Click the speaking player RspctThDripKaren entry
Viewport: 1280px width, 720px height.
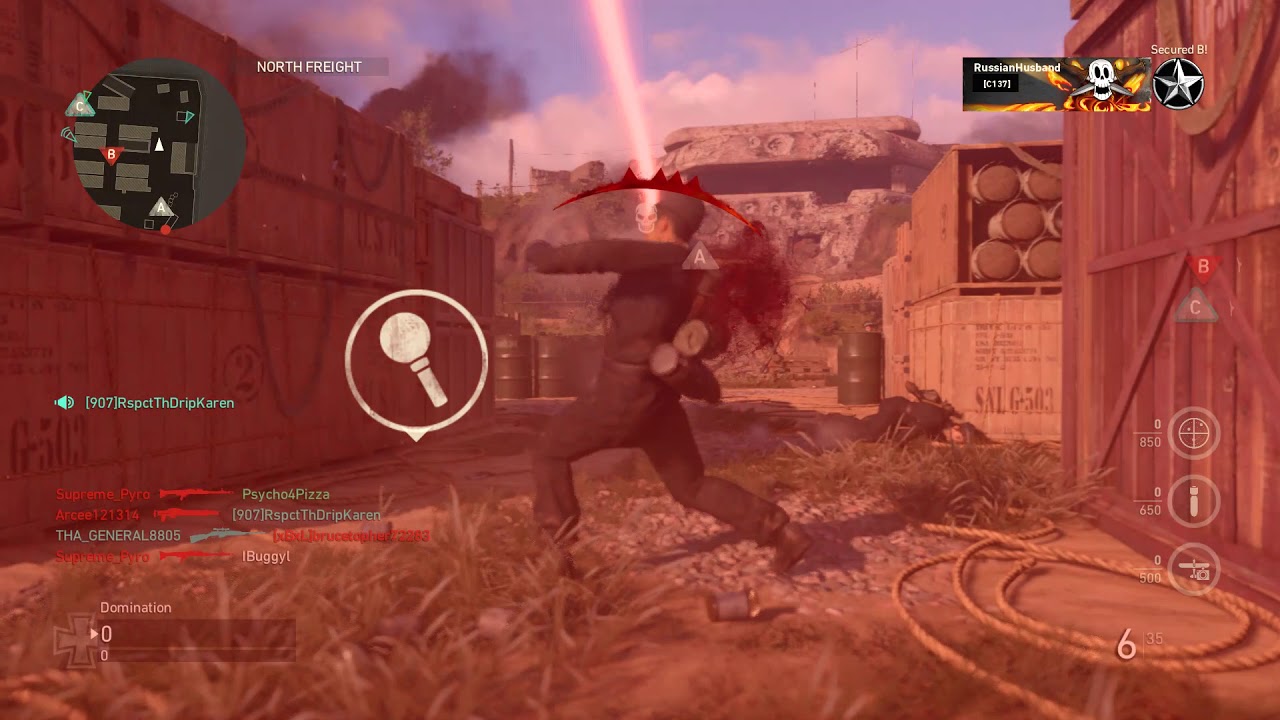[x=146, y=403]
